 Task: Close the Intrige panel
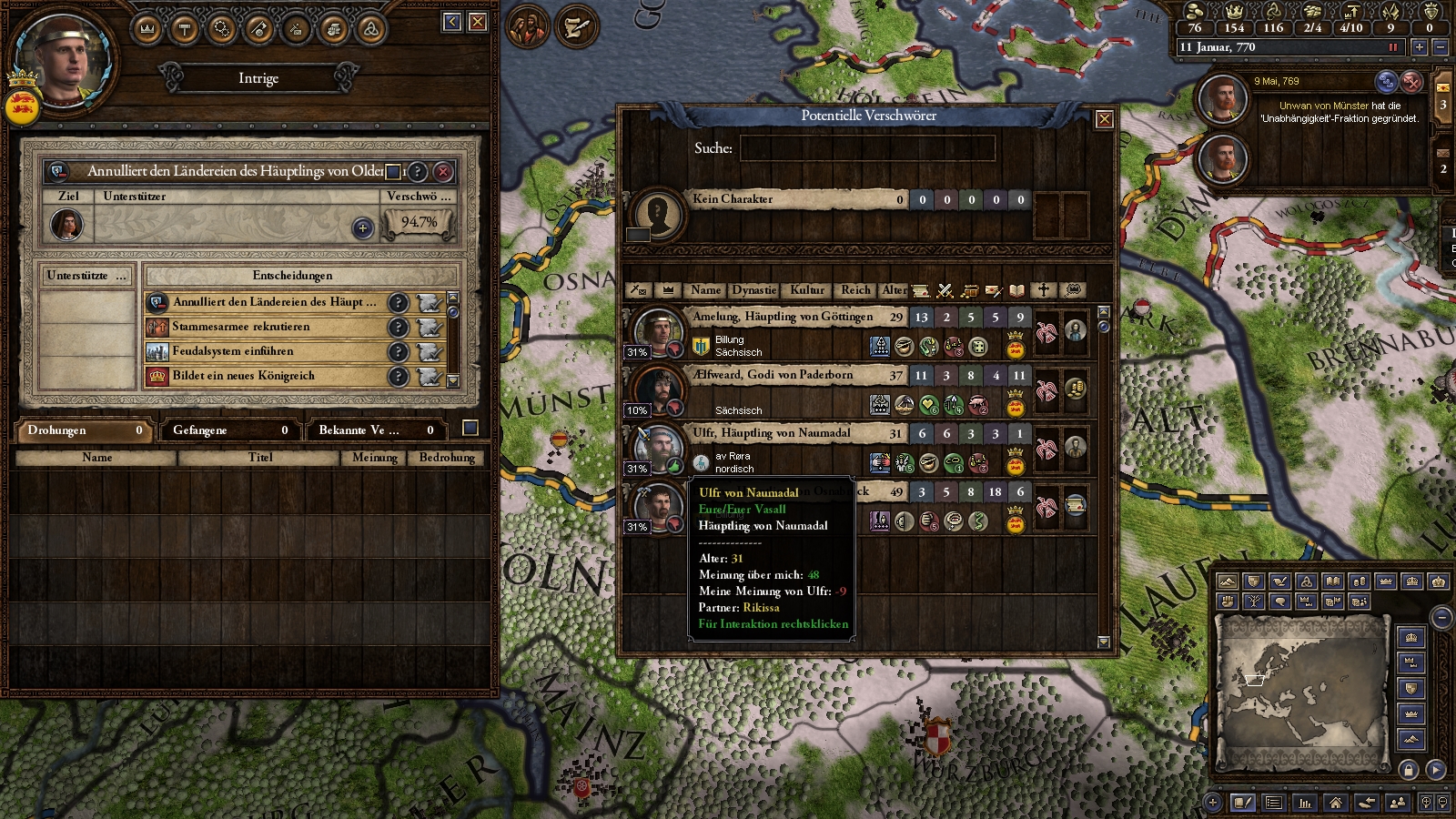pyautogui.click(x=478, y=22)
